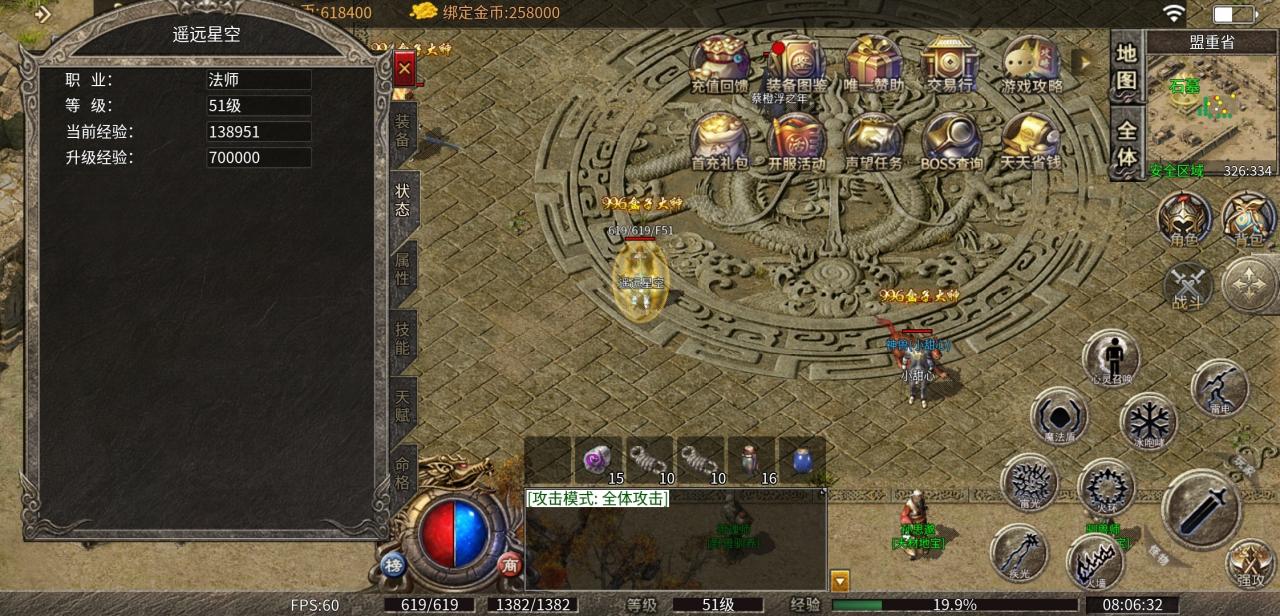Select the 技能 skills tab
The width and height of the screenshot is (1280, 616).
pos(403,338)
